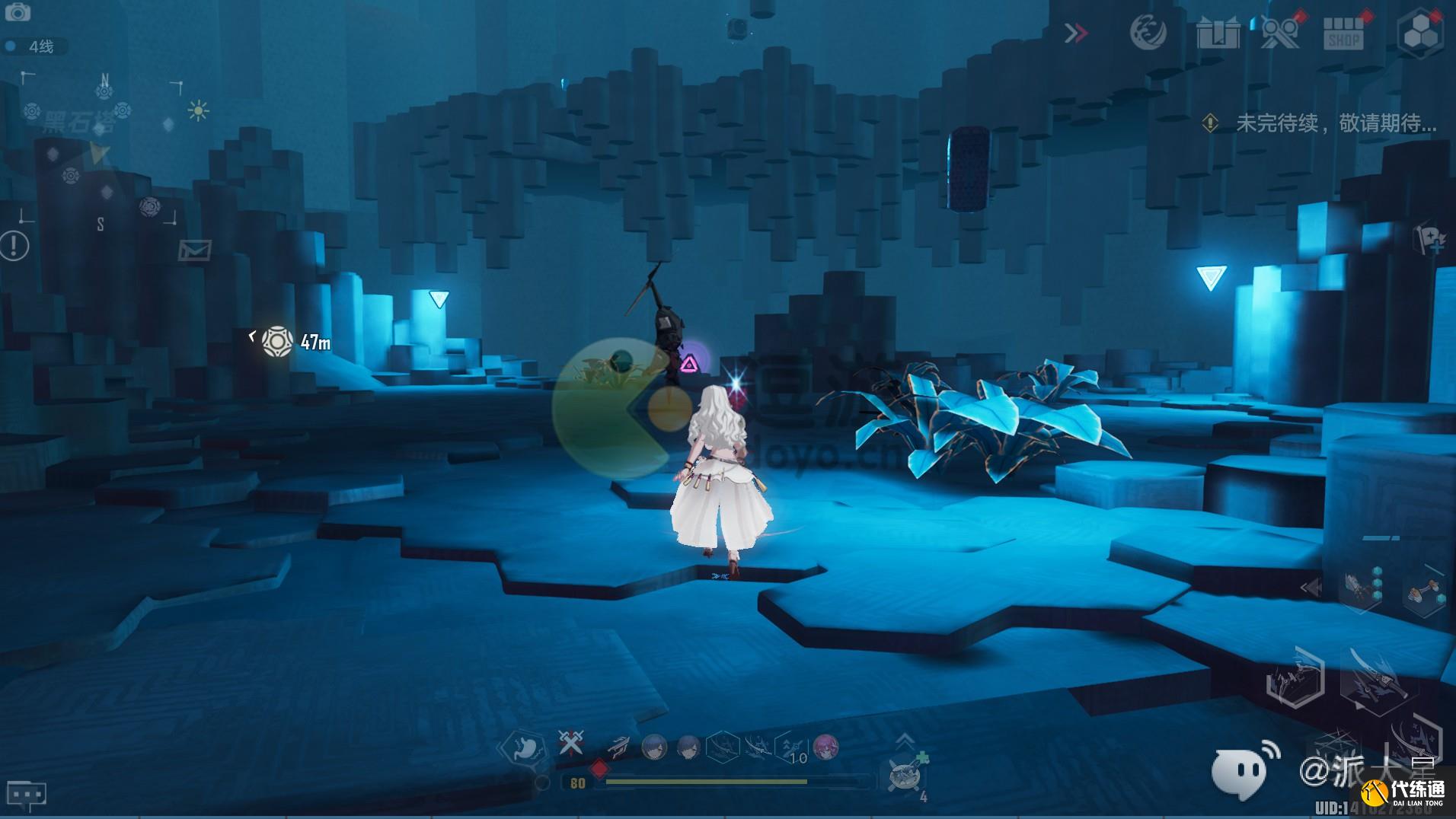Open the hexagon cluster main menu
1456x819 pixels.
[x=1419, y=33]
